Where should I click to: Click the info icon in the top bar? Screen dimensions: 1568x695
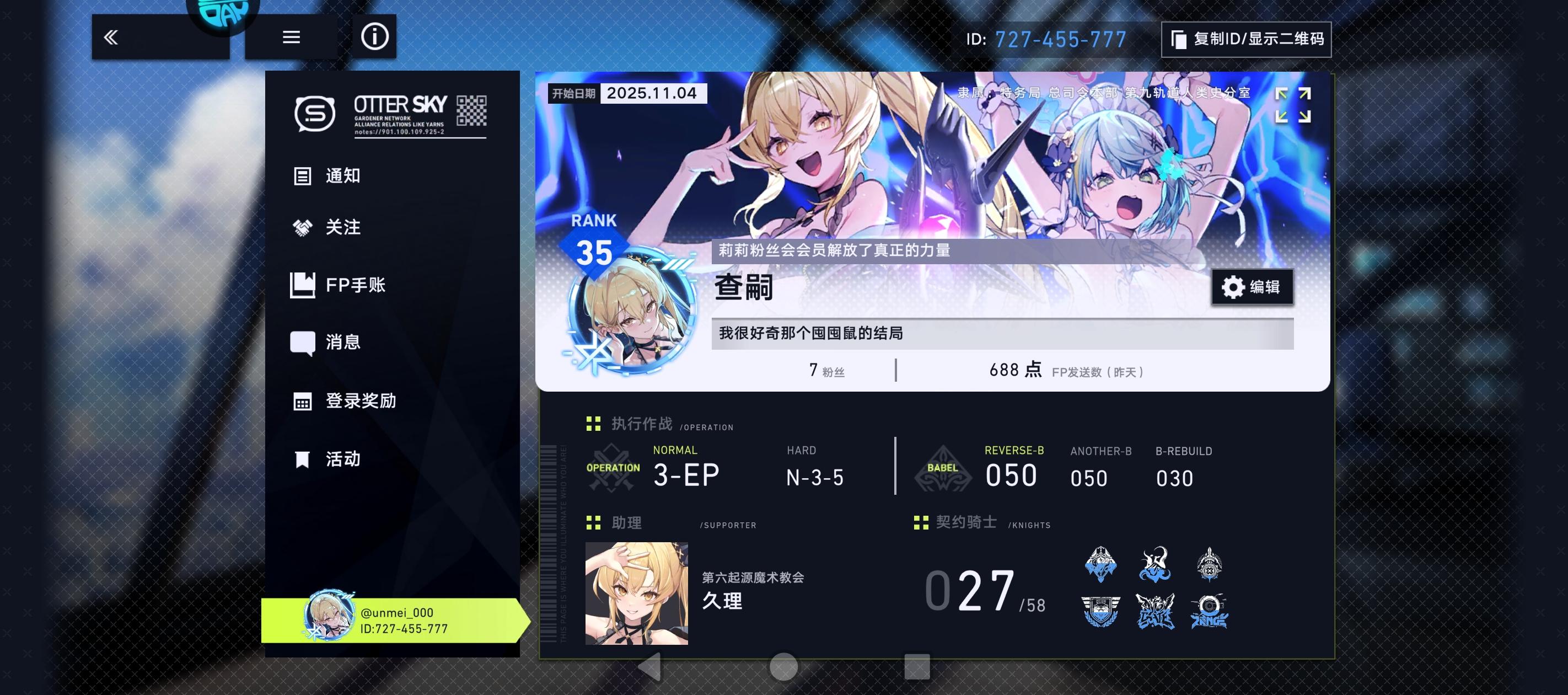click(375, 36)
